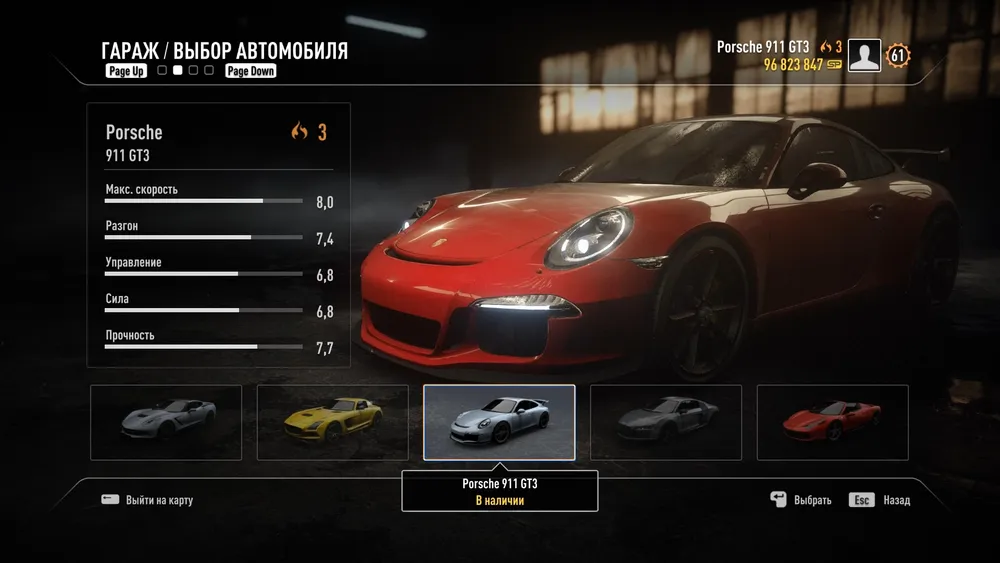Pick the dark gray Audi thumbnail
This screenshot has width=1000, height=563.
(x=666, y=422)
